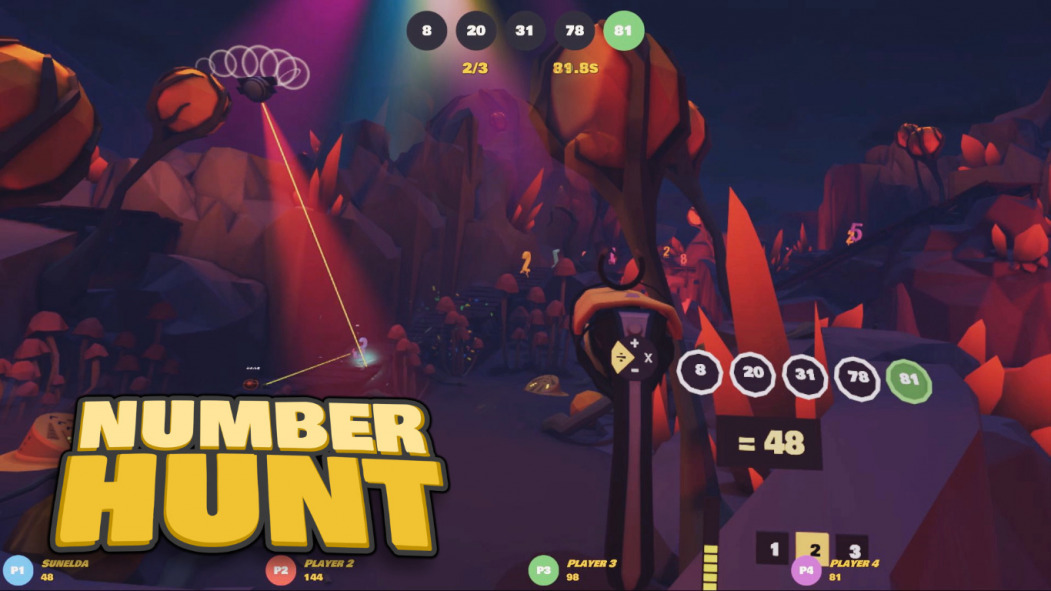Select the white-ringed number 8 token
Screen dimensions: 1051x591
coord(700,373)
